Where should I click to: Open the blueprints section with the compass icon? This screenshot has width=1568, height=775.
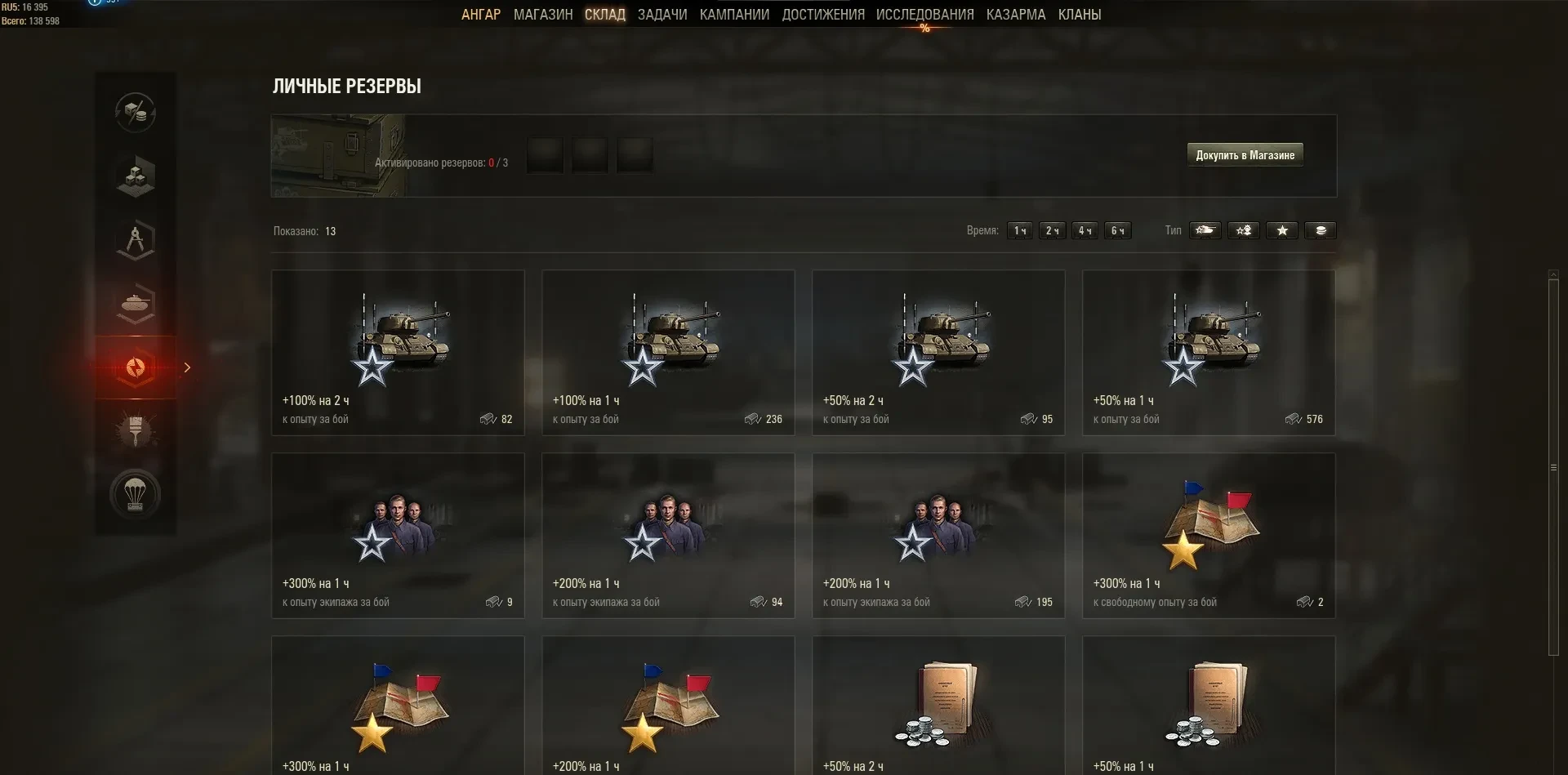point(136,239)
